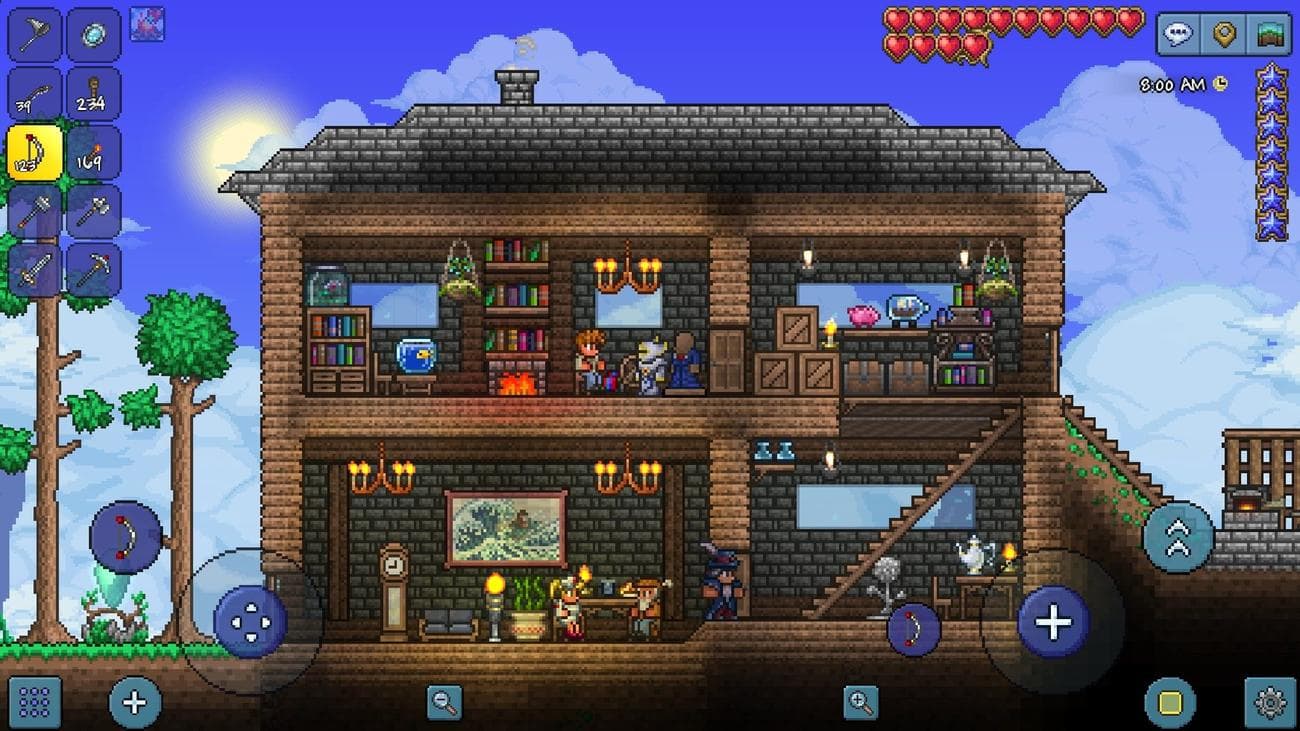The width and height of the screenshot is (1300, 731).
Task: Select the torch stack of 234
Action: coord(95,93)
